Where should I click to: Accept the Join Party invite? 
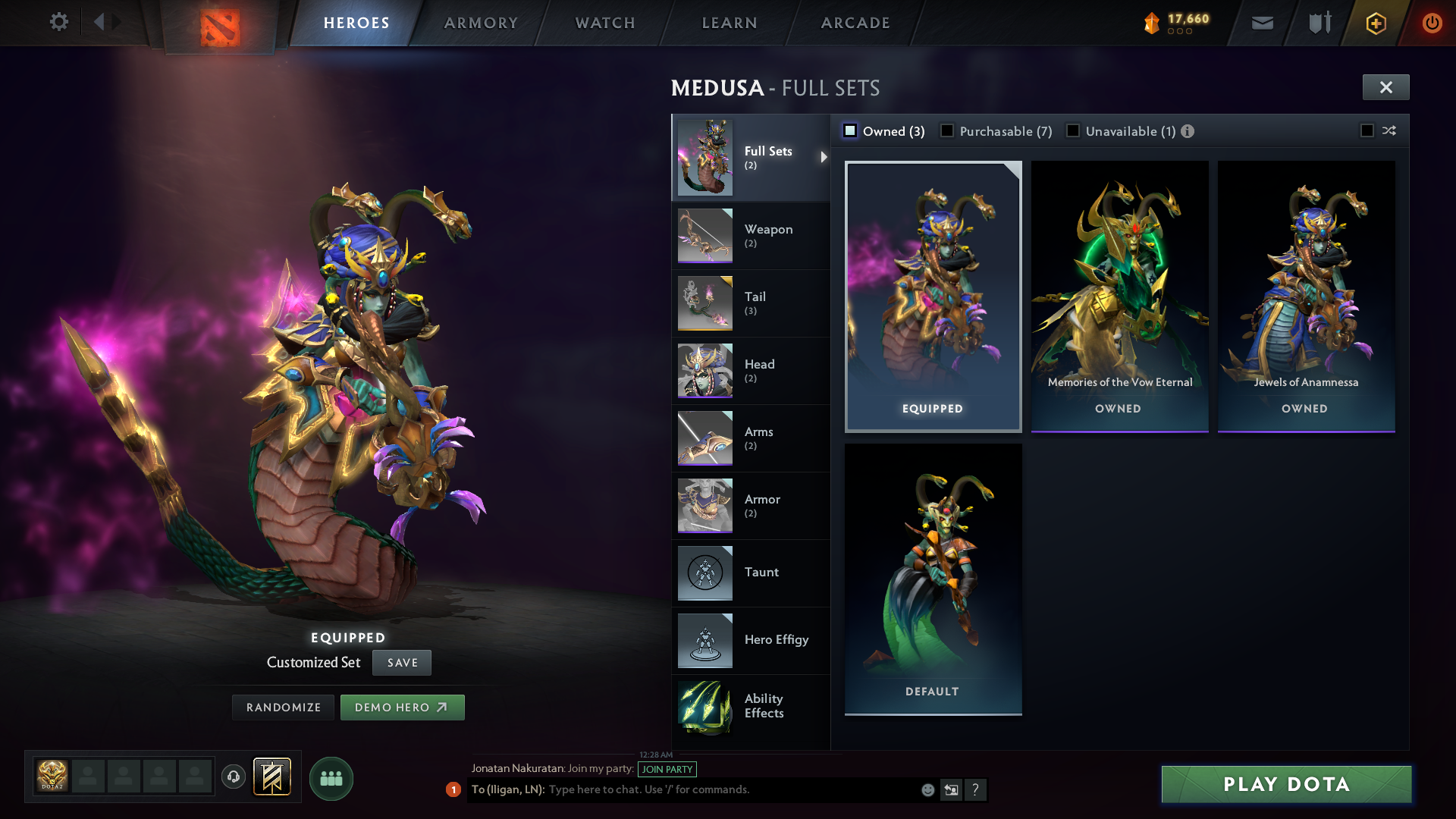click(667, 769)
